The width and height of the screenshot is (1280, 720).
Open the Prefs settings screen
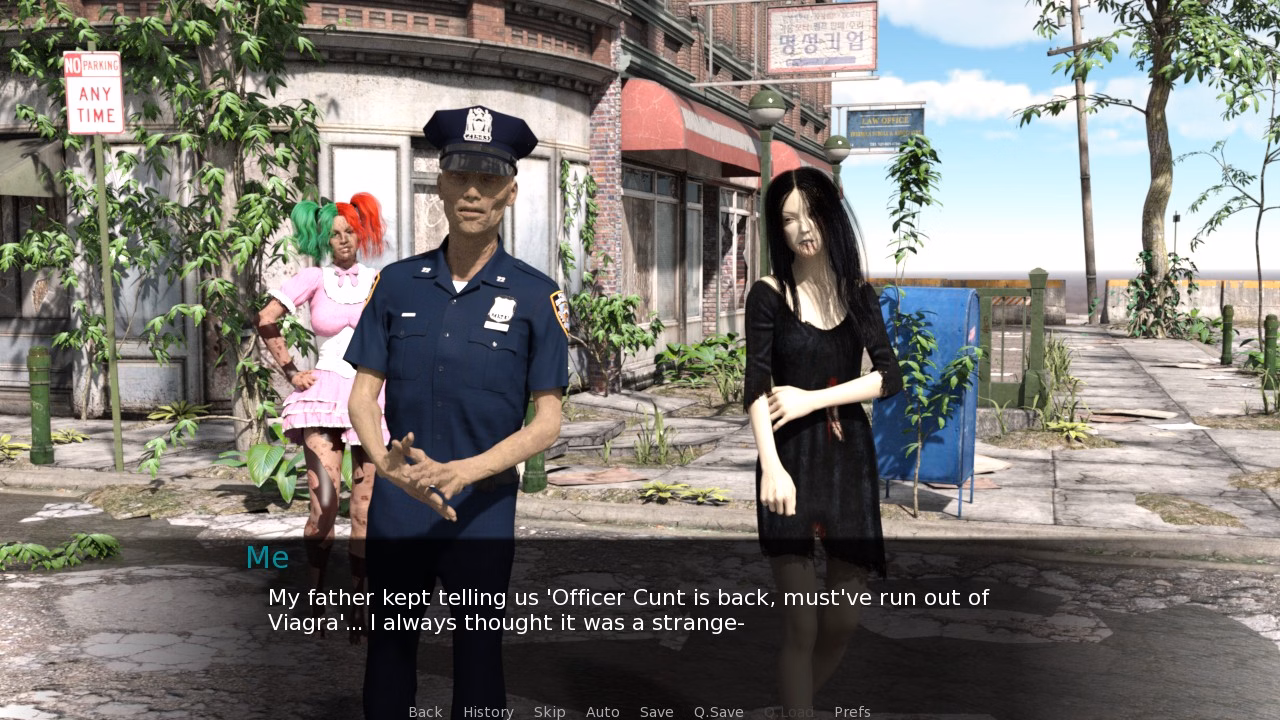click(x=852, y=711)
